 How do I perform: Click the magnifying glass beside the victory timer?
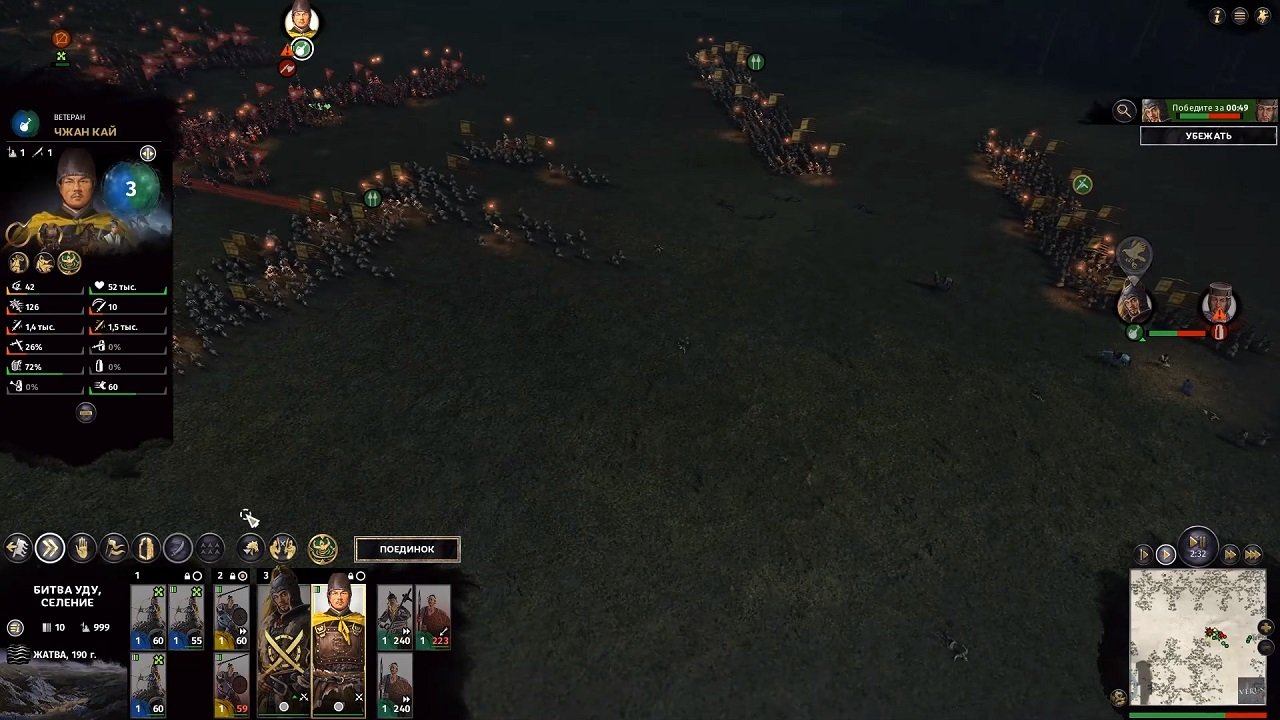(x=1124, y=110)
